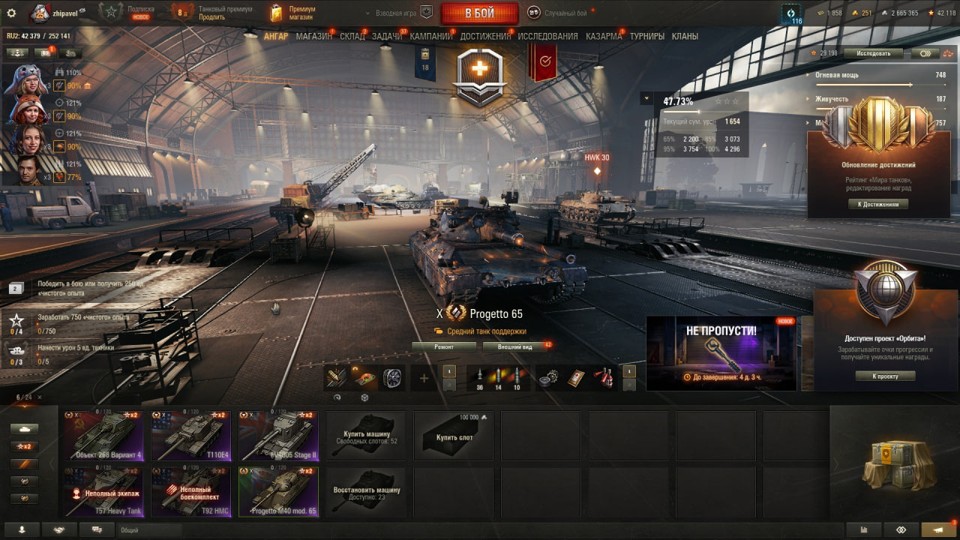Open the МАГАЗИН tab
The image size is (960, 540).
click(314, 36)
